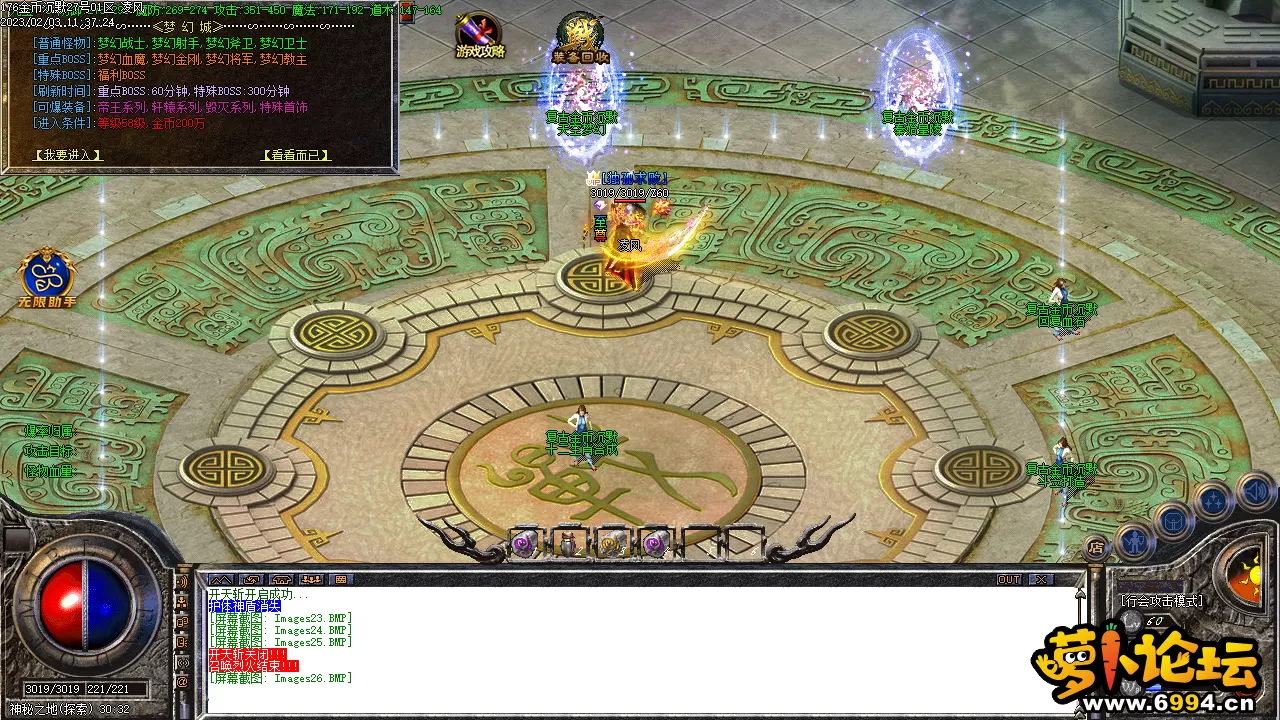
Task: Click the OUT button above chat
Action: (1009, 580)
